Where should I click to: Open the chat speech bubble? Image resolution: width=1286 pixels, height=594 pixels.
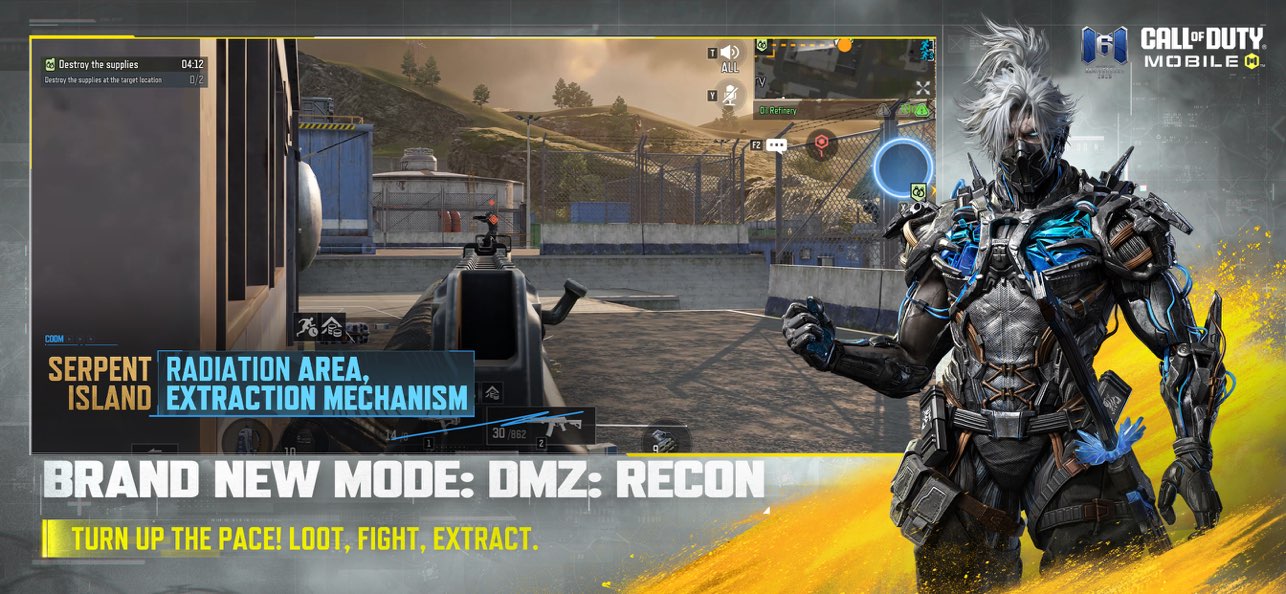(777, 145)
